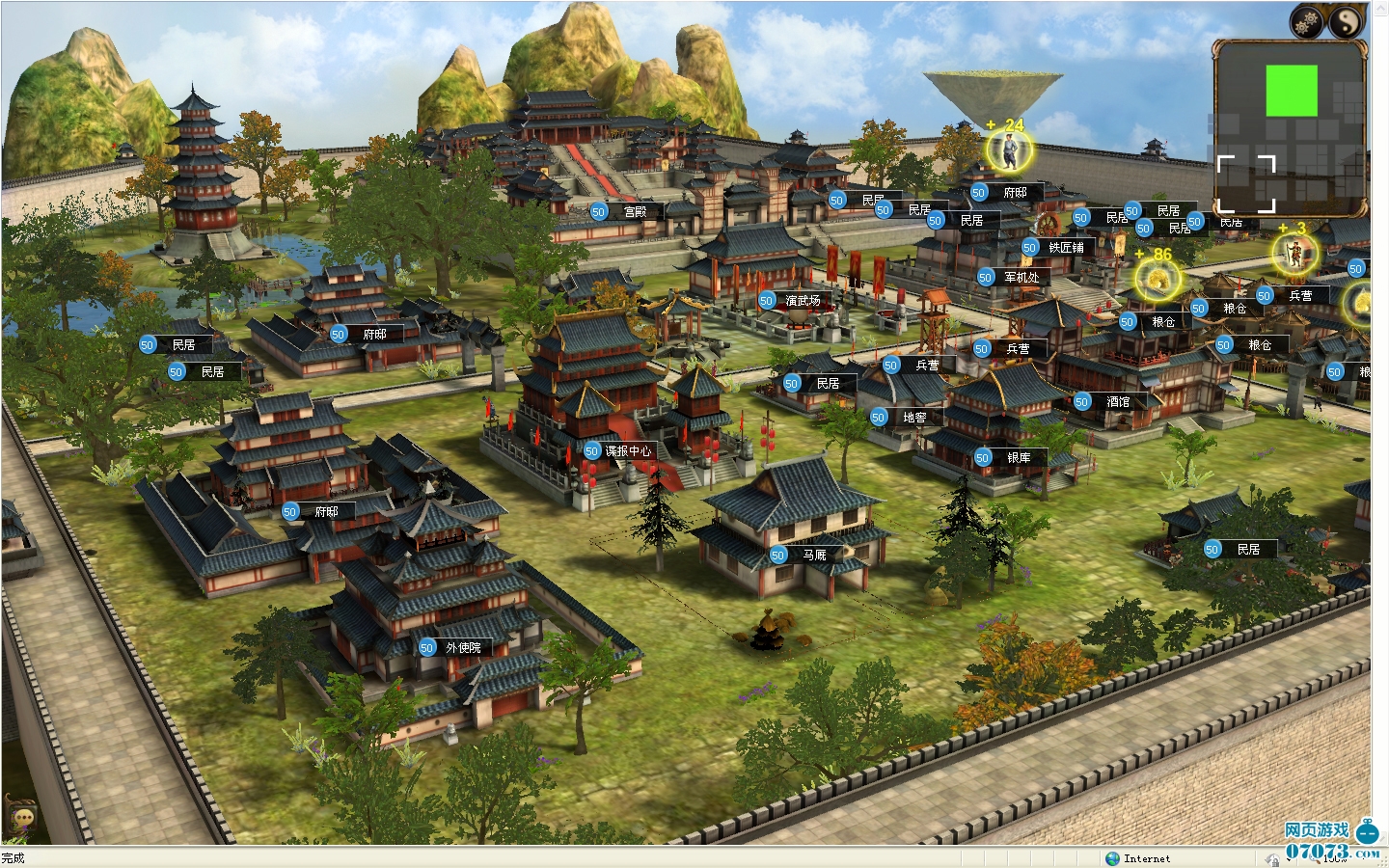Choose the 军机处 building label
Viewport: 1389px width, 868px height.
[x=1021, y=278]
